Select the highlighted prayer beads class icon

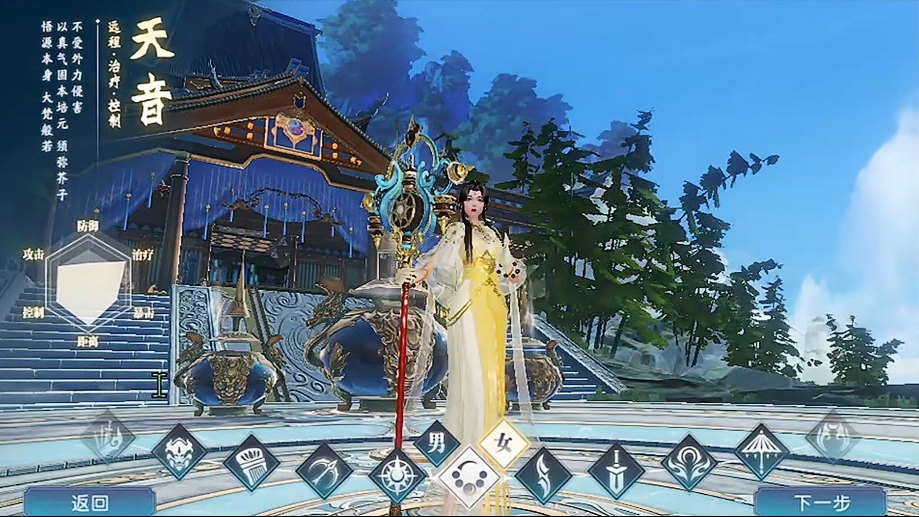point(469,479)
